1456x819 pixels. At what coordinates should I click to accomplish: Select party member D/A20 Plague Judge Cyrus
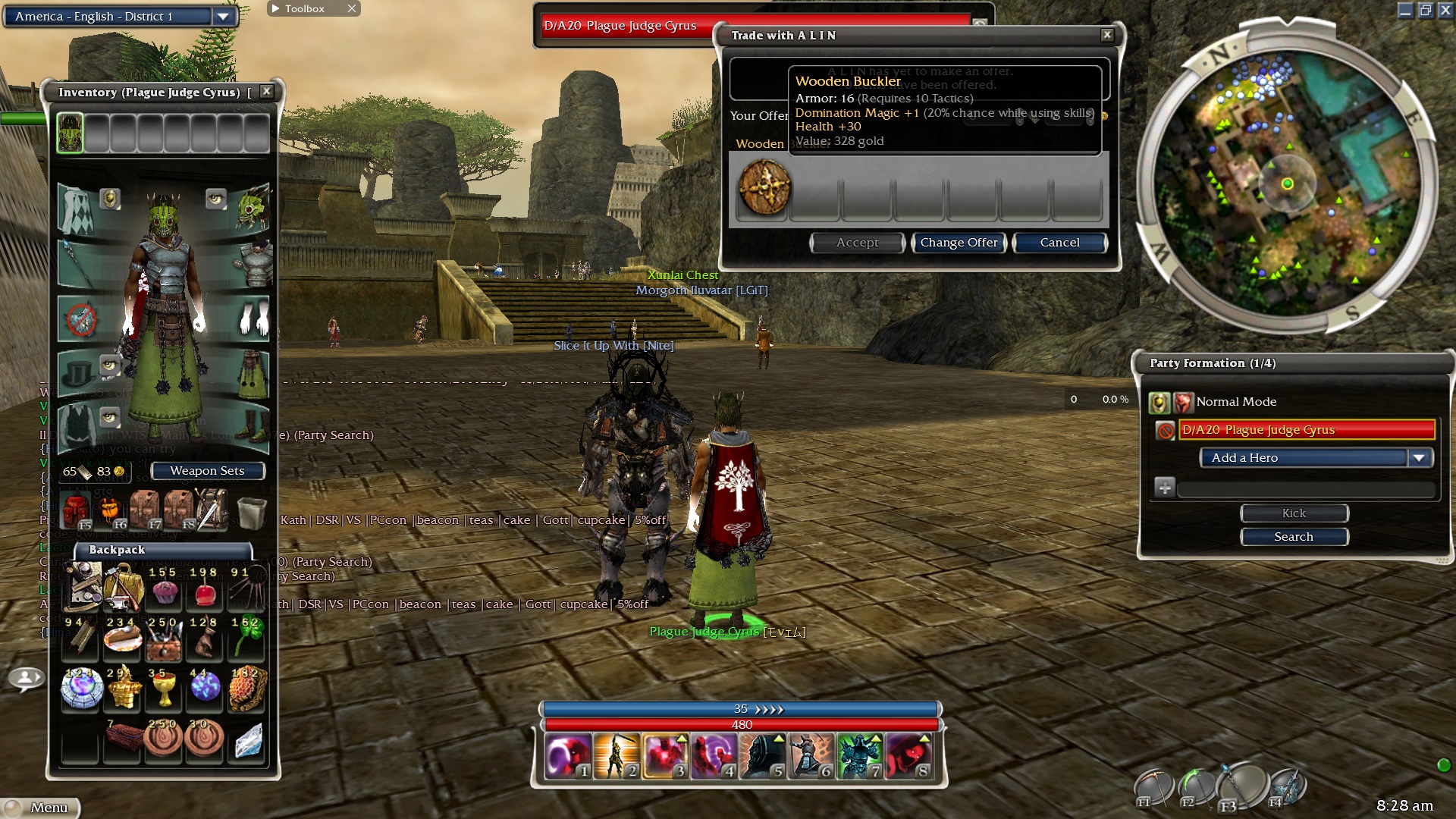click(x=1307, y=430)
